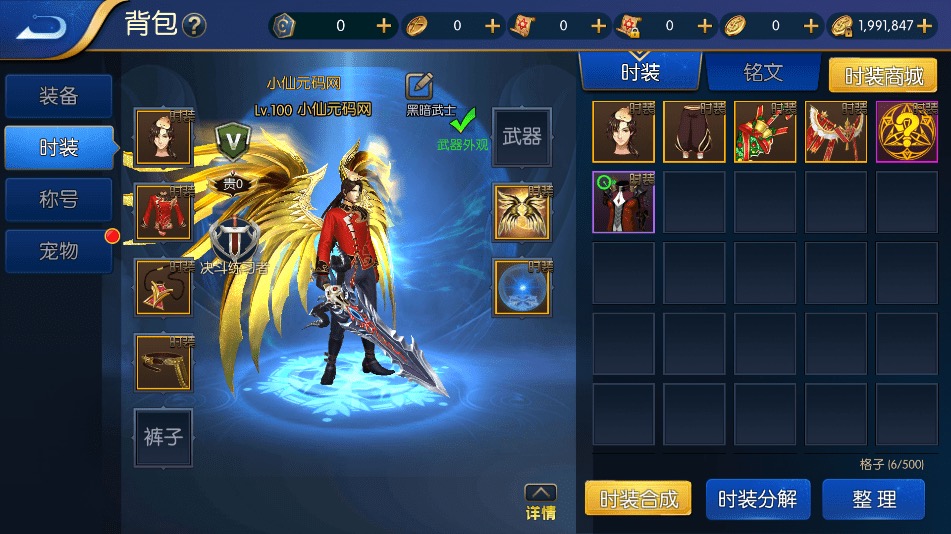
Task: Choose 时装分解 costume decompose
Action: tap(757, 499)
